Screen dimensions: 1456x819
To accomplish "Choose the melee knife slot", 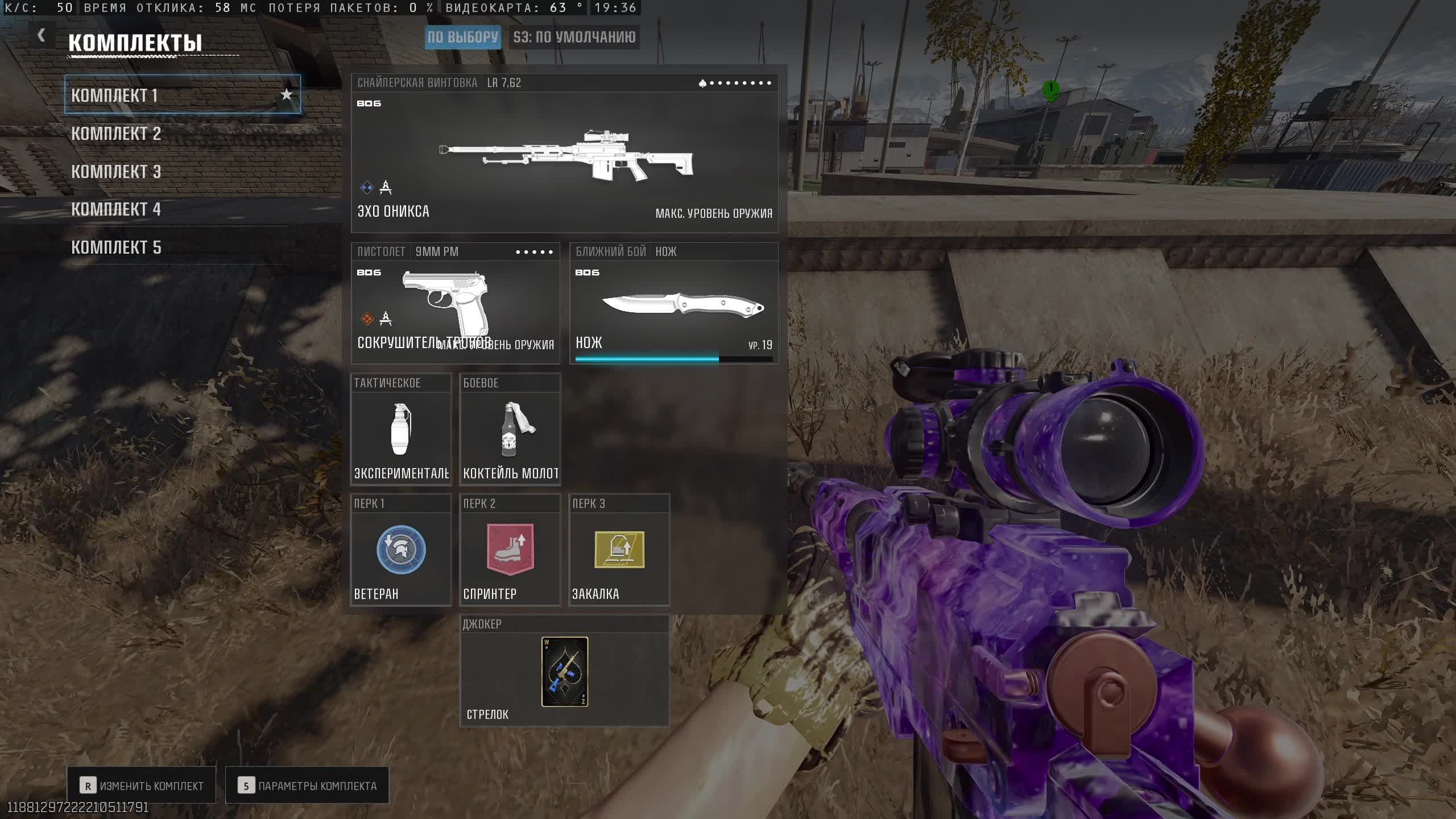I will click(674, 303).
